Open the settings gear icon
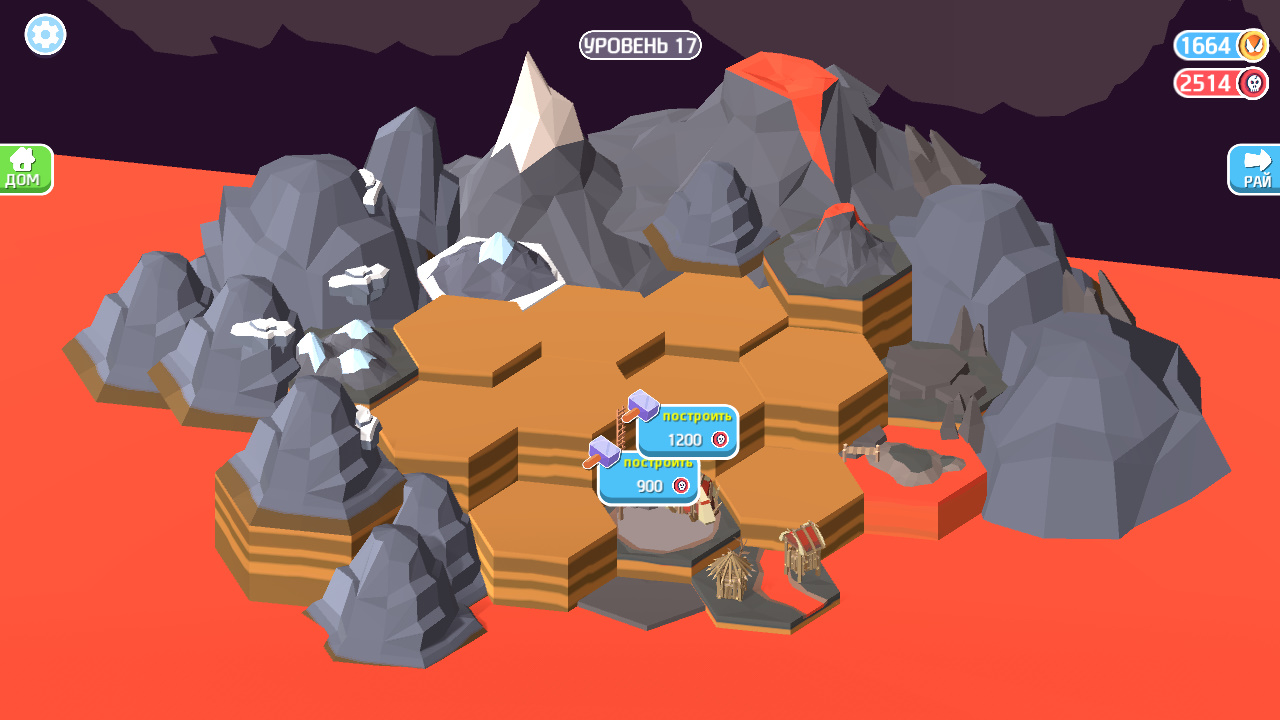The image size is (1280, 720). click(x=43, y=35)
